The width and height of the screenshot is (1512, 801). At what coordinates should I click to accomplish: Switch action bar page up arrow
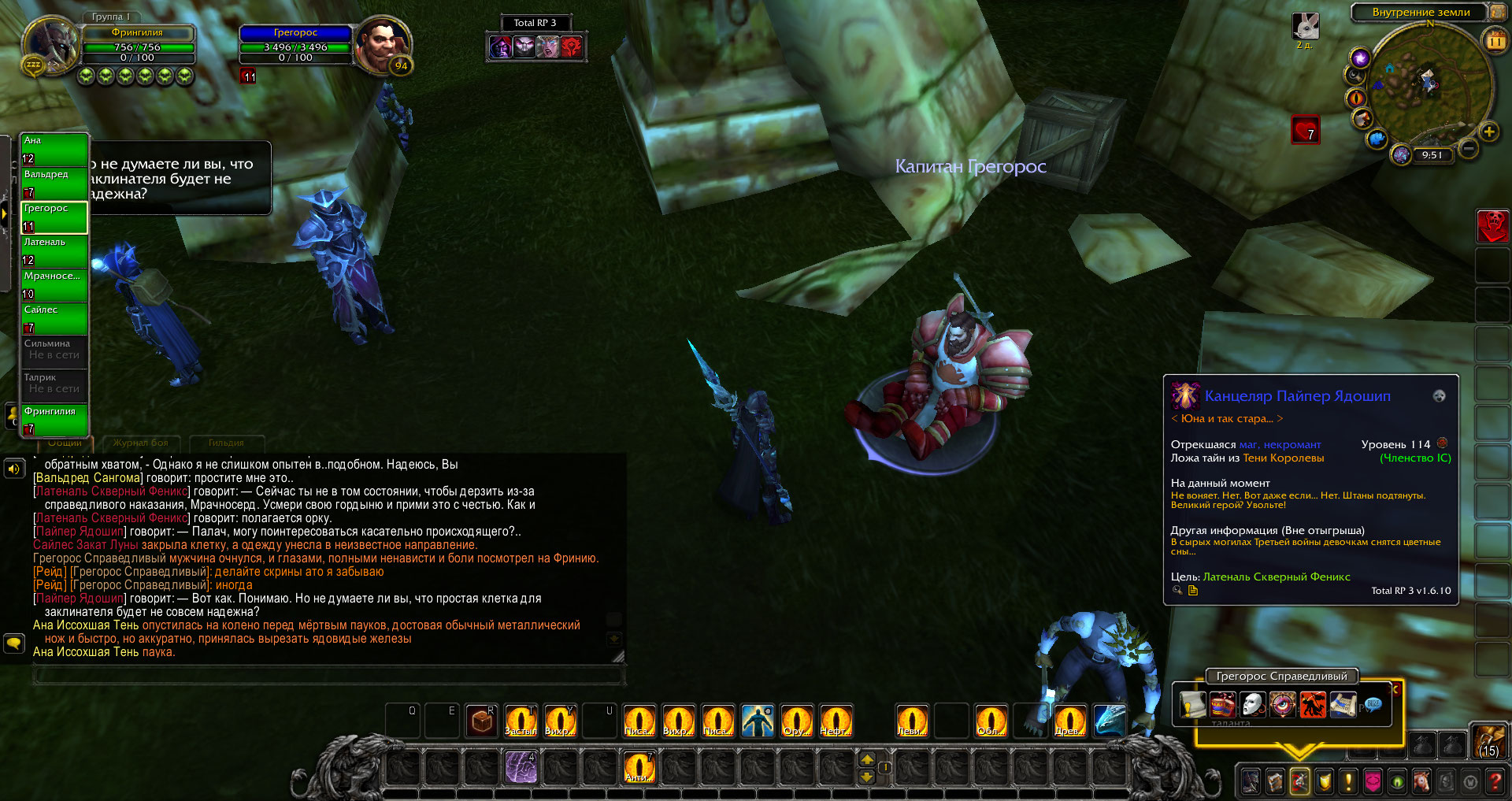pos(867,759)
